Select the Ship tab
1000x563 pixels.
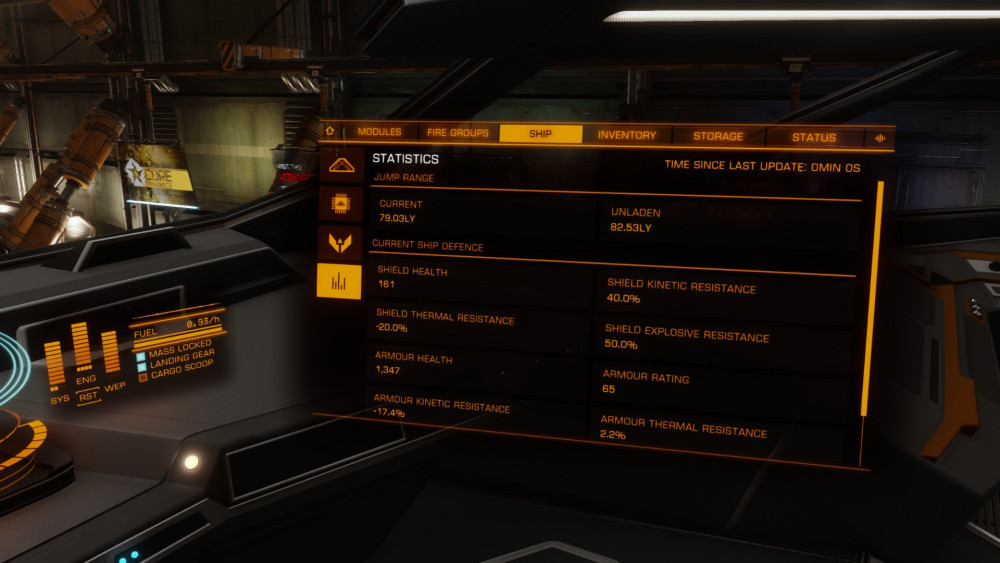pyautogui.click(x=540, y=134)
